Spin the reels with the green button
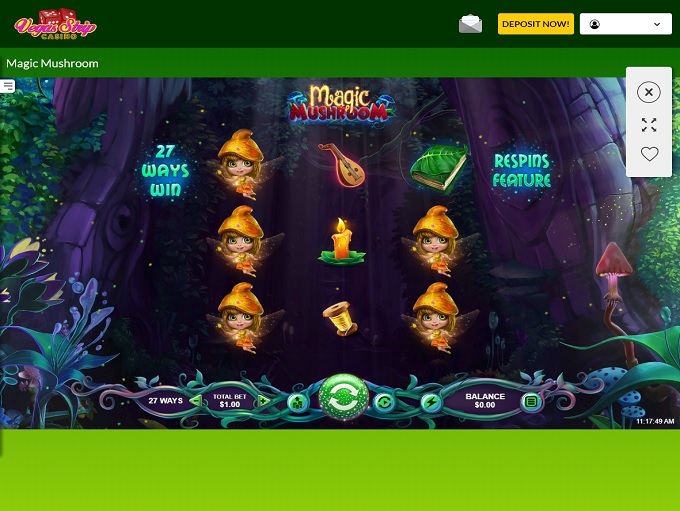This screenshot has width=680, height=511. [344, 400]
